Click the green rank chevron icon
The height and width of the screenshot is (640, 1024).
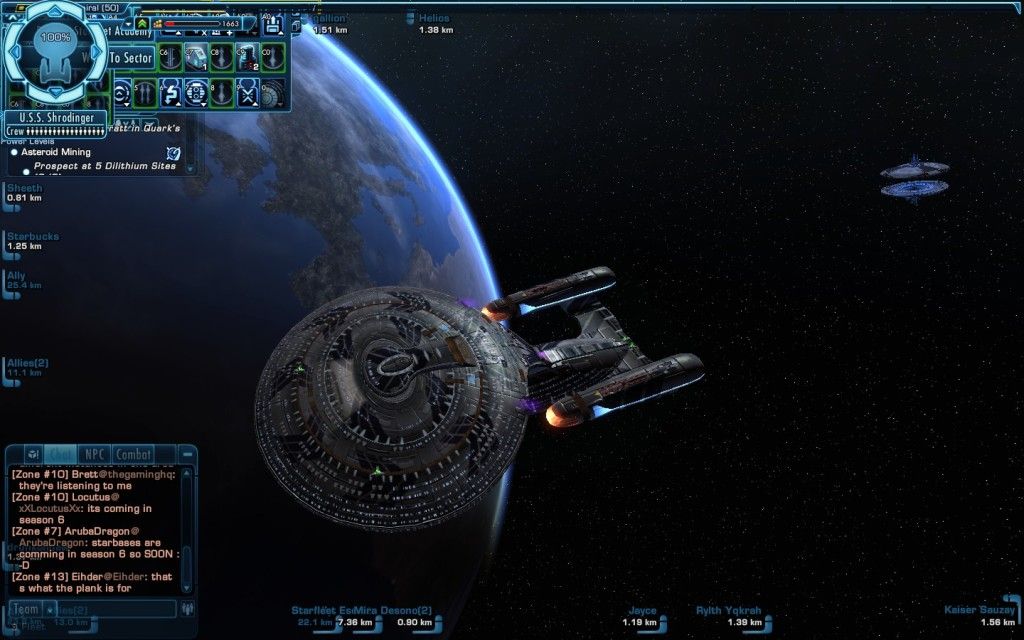142,23
